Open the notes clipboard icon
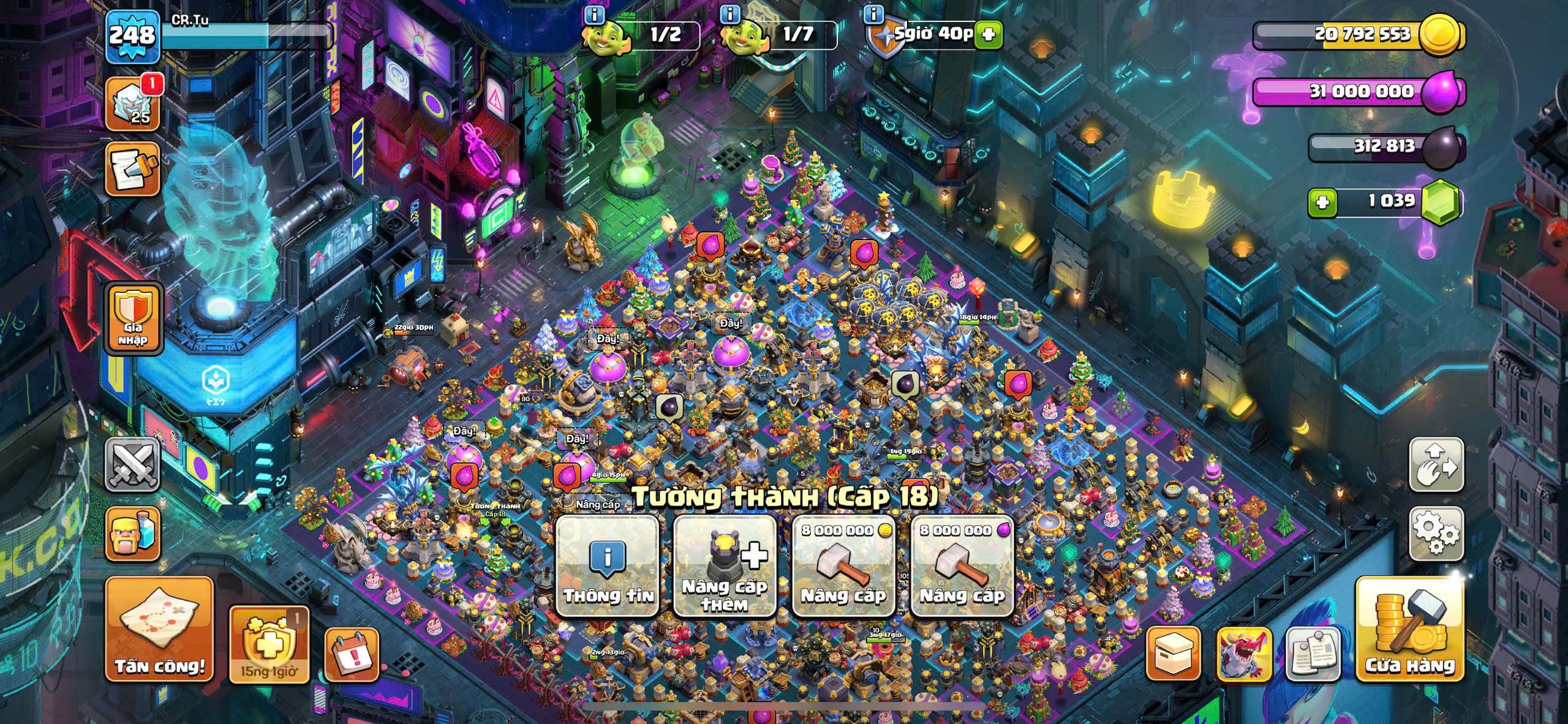Image resolution: width=1568 pixels, height=724 pixels. coord(1313,654)
